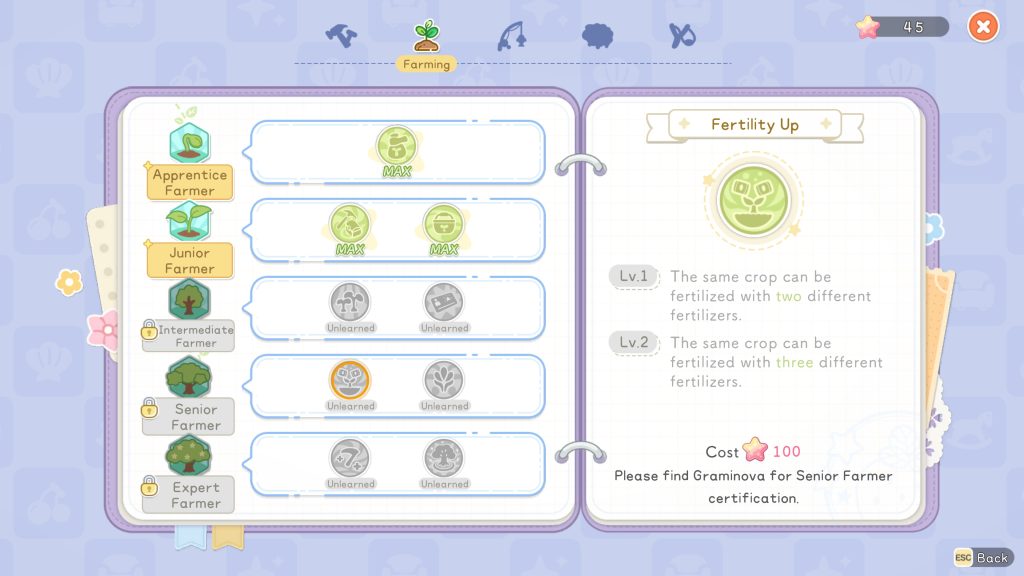Choose the second unlearned Intermediate Farmer skill
The width and height of the screenshot is (1024, 576).
tap(444, 302)
